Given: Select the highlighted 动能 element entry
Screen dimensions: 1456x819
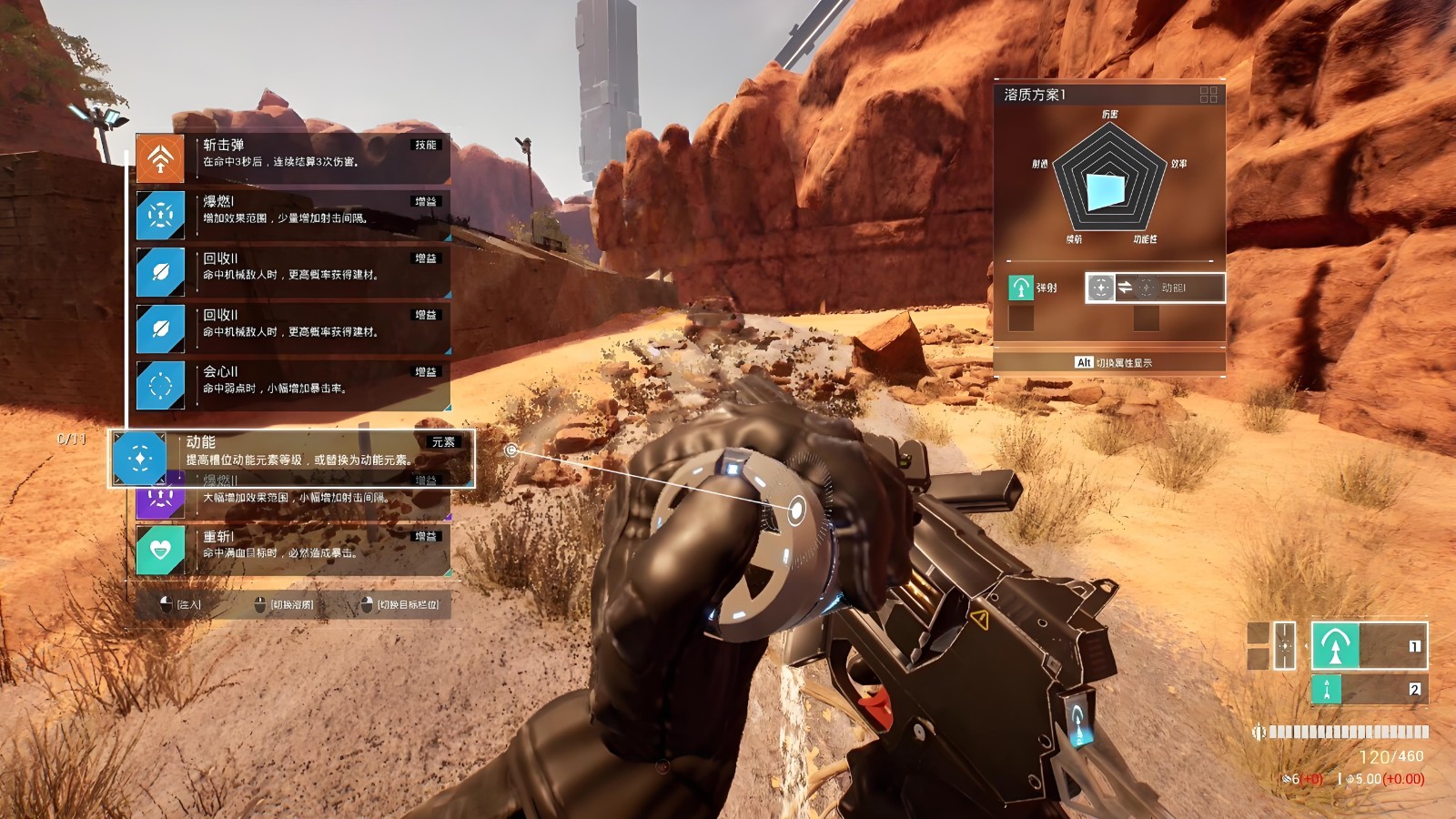Looking at the screenshot, I should (291, 458).
